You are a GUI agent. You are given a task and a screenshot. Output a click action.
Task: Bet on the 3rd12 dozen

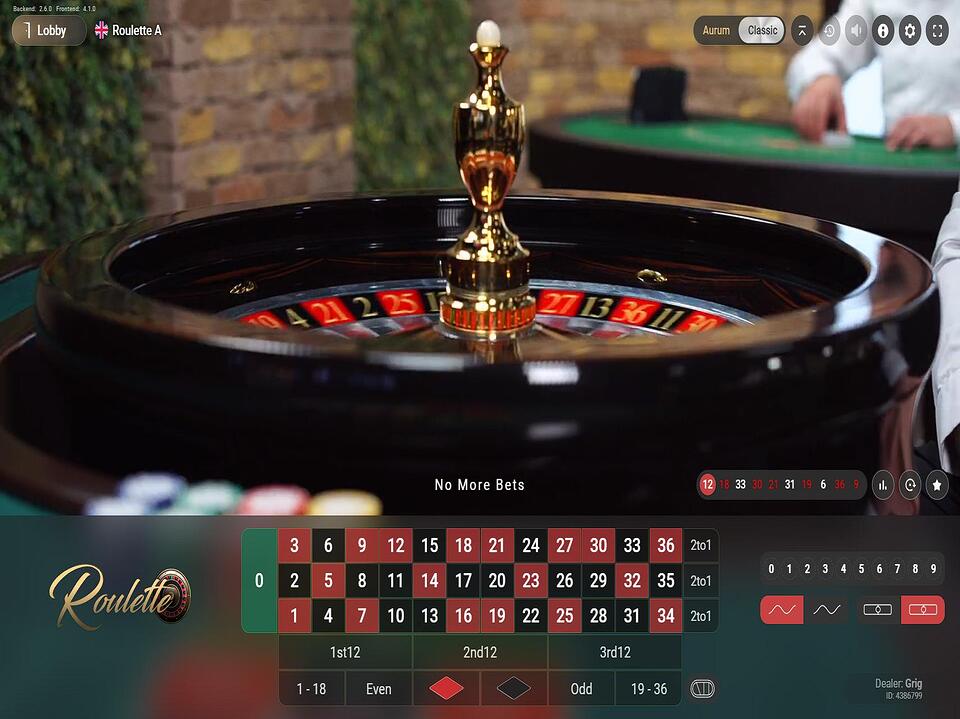(x=614, y=652)
